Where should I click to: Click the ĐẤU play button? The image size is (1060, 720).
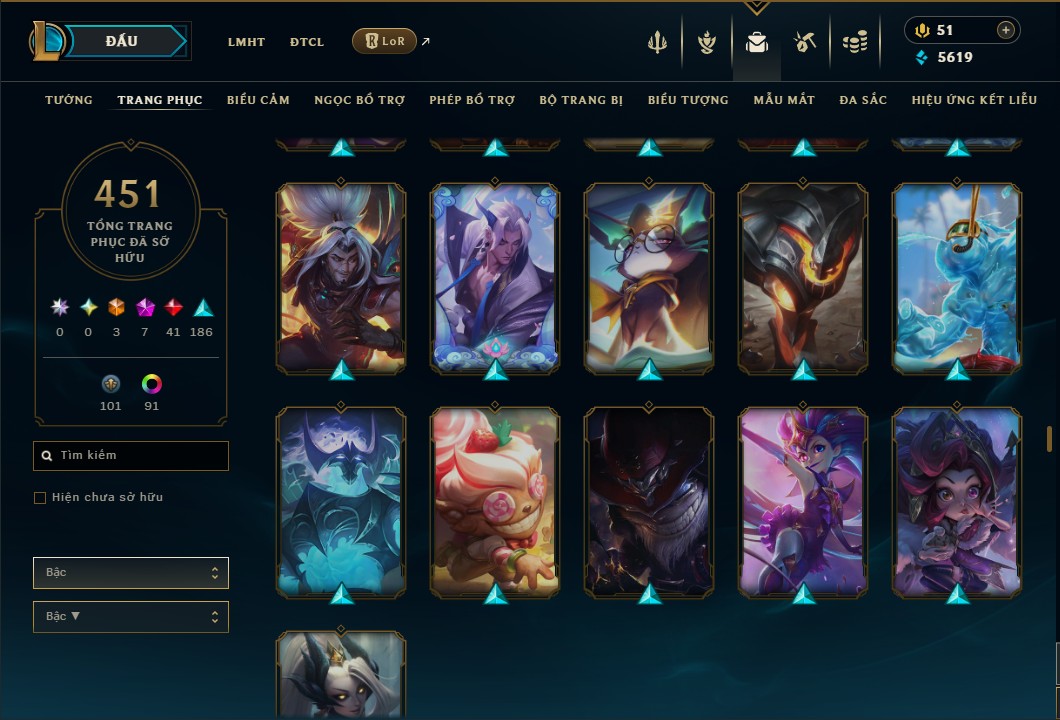tap(122, 41)
